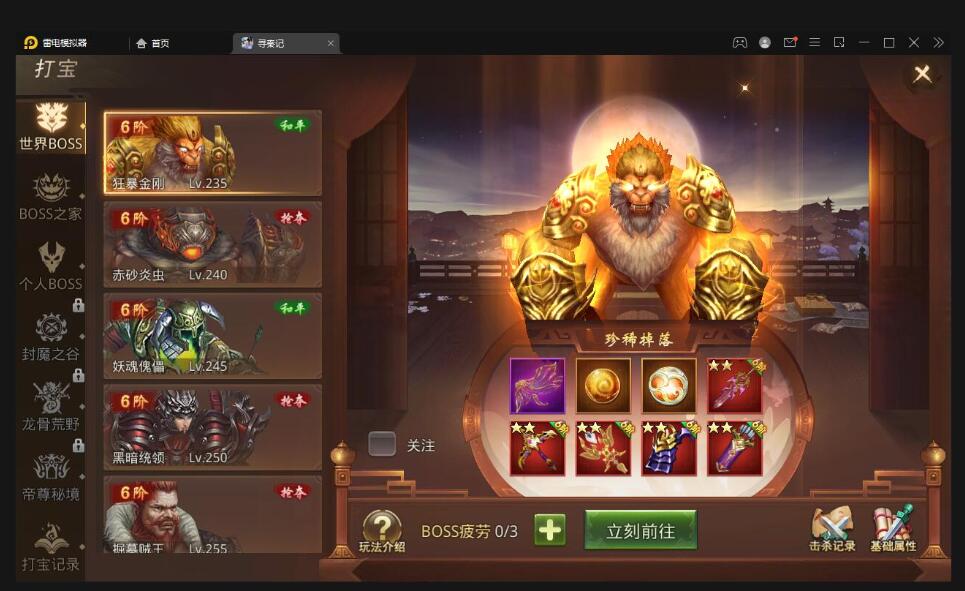Toggle the 关注 checkbox
This screenshot has height=591, width=965.
382,444
